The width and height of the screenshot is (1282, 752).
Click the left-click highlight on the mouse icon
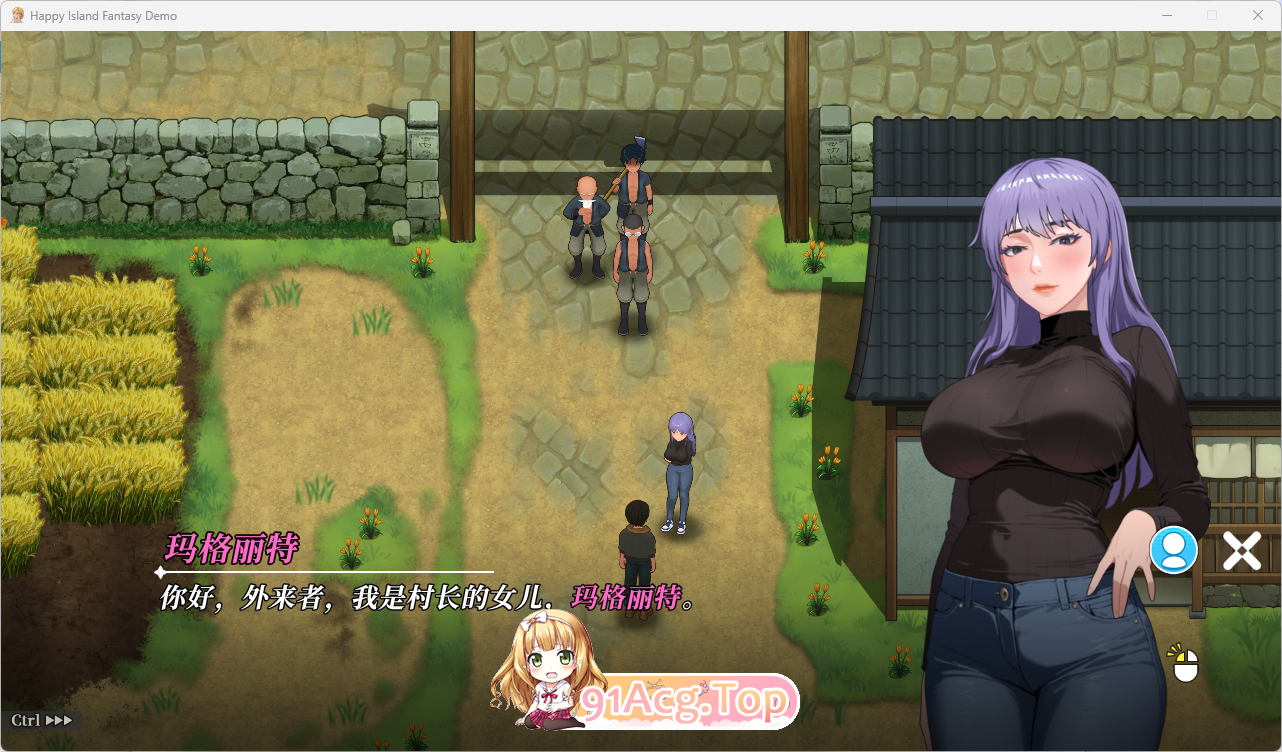pos(1178,656)
